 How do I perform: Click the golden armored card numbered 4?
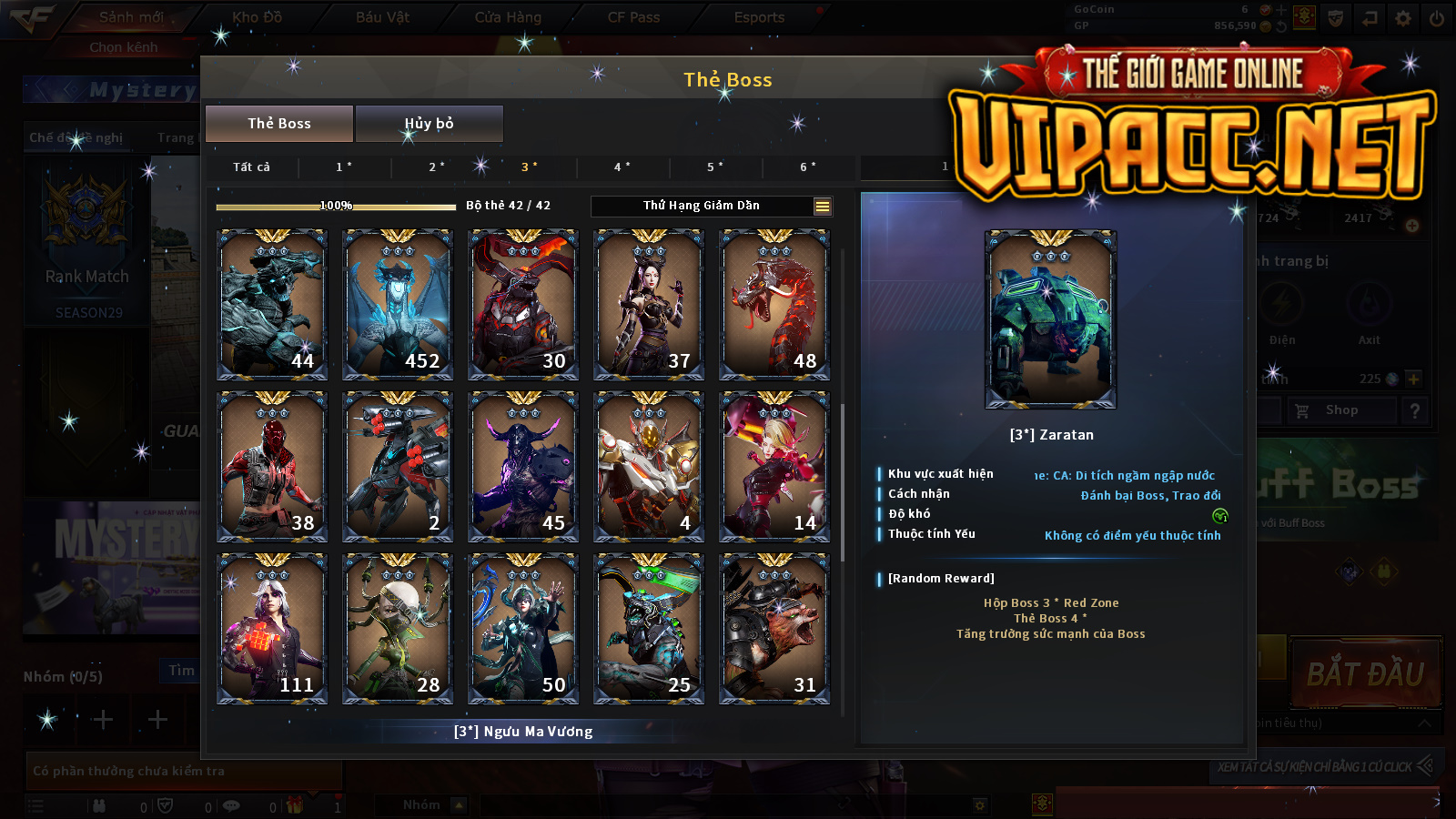pos(649,467)
